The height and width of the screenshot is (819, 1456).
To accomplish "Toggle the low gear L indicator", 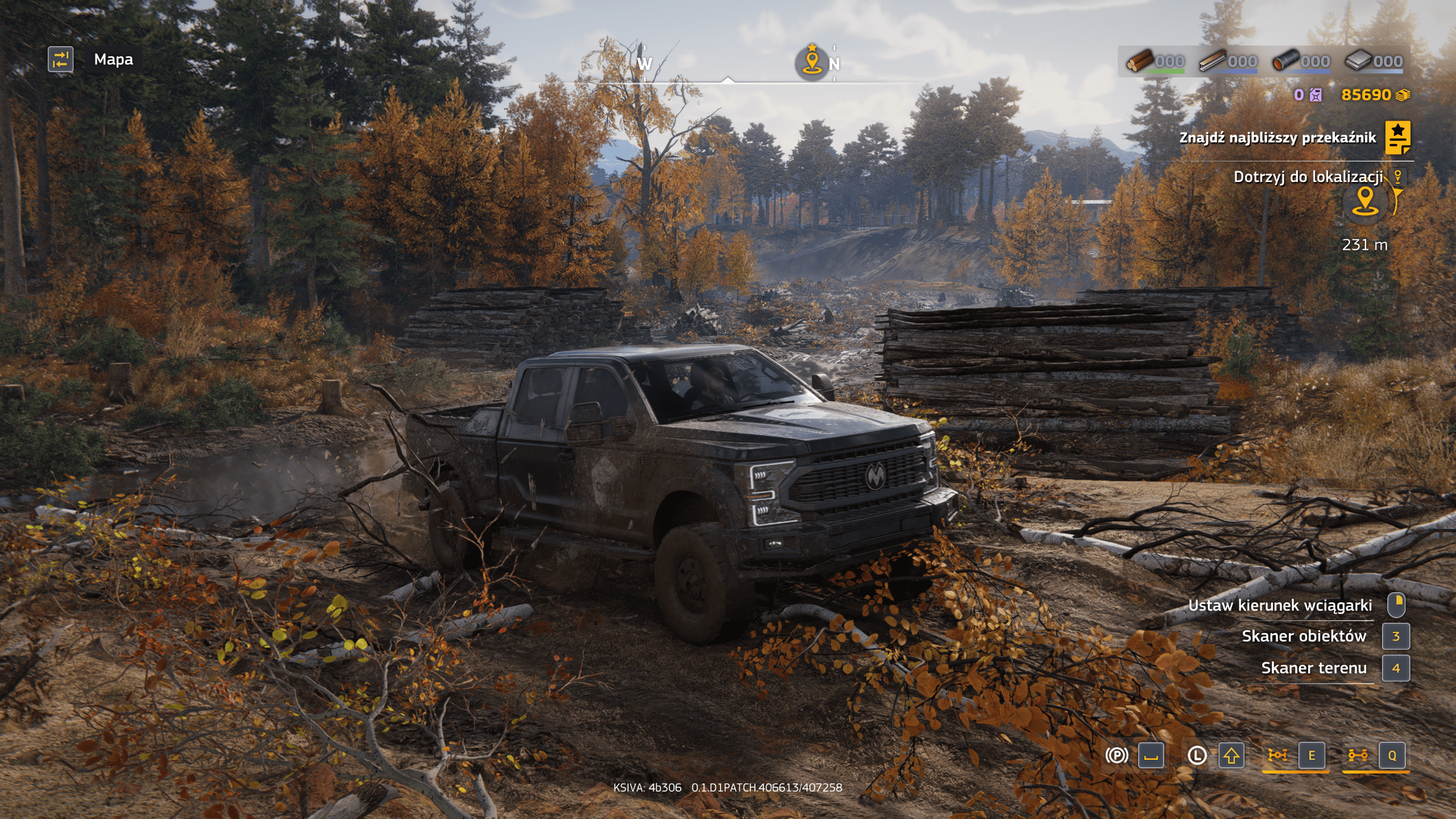I will pyautogui.click(x=1197, y=755).
